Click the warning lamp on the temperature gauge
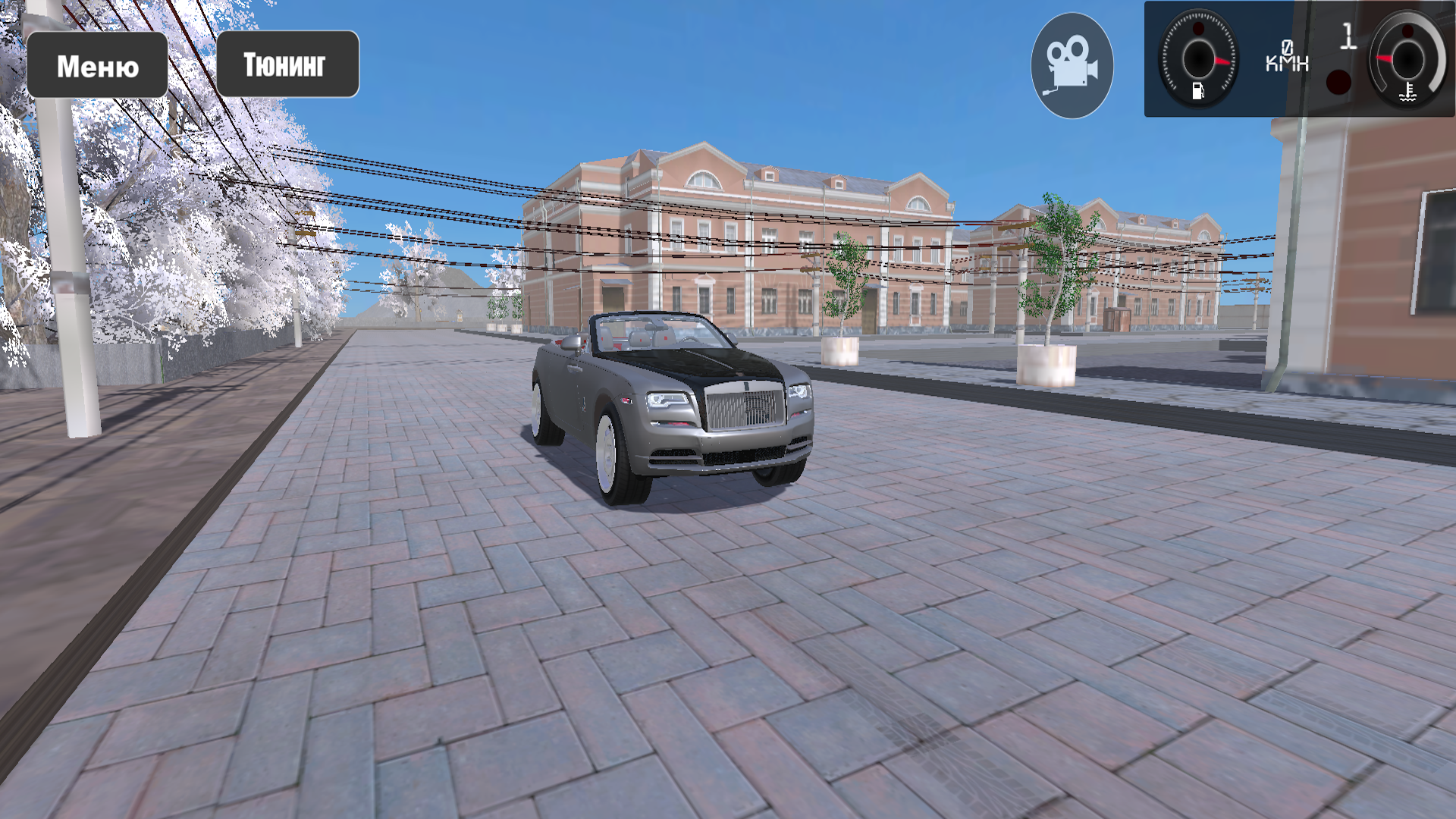 [1409, 31]
